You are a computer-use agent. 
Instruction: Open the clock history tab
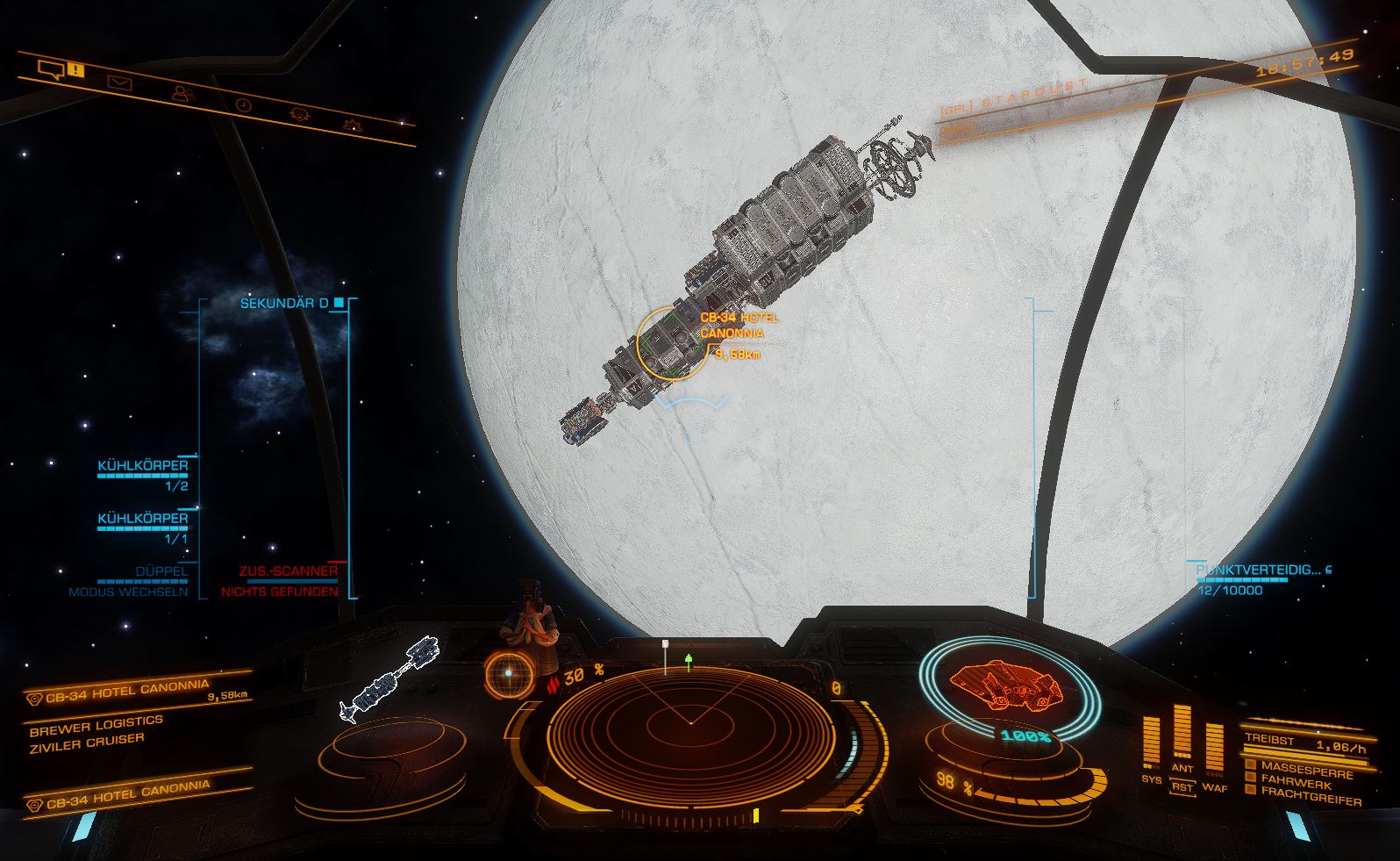pos(243,104)
